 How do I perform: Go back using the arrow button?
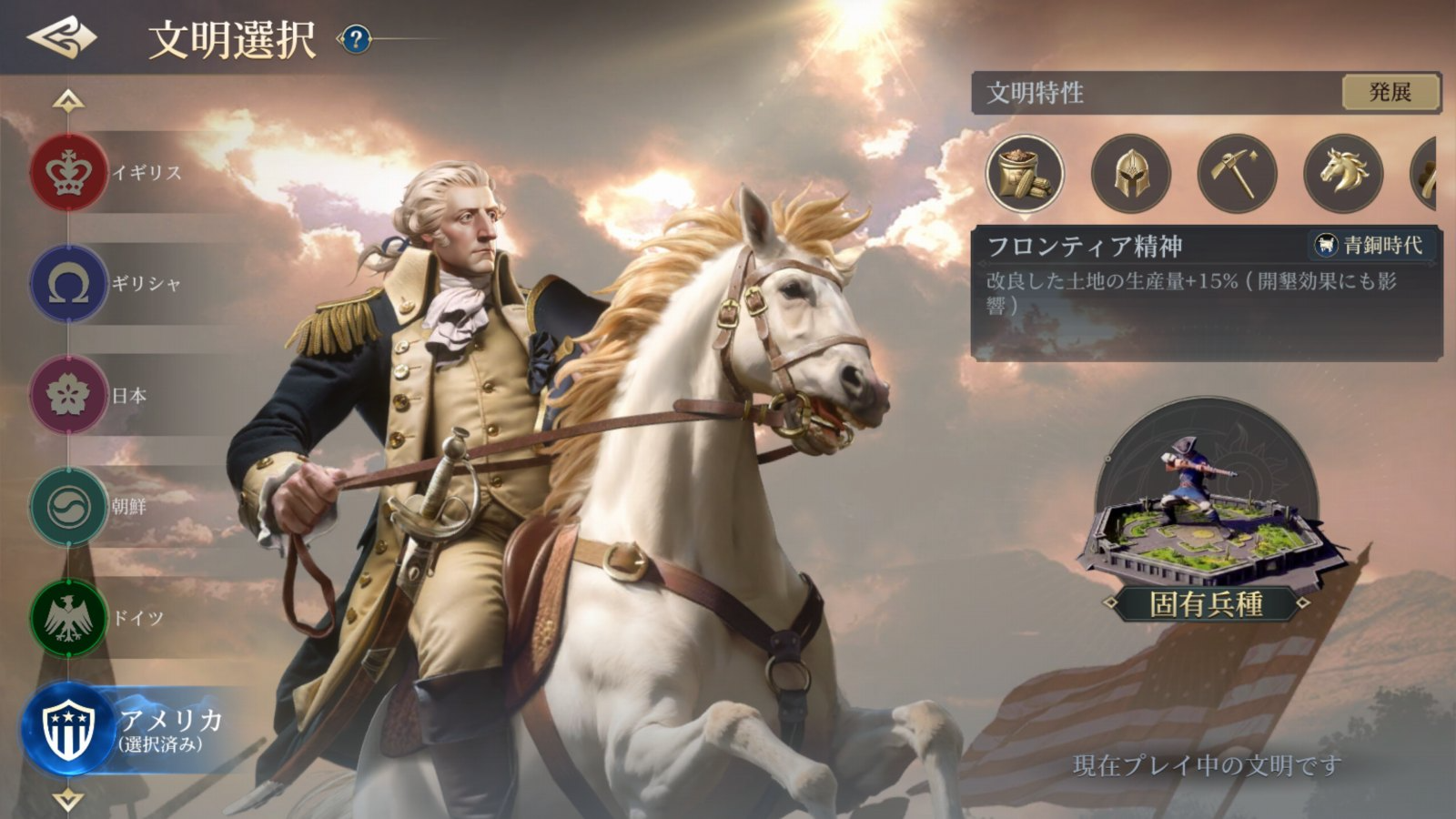(62, 37)
